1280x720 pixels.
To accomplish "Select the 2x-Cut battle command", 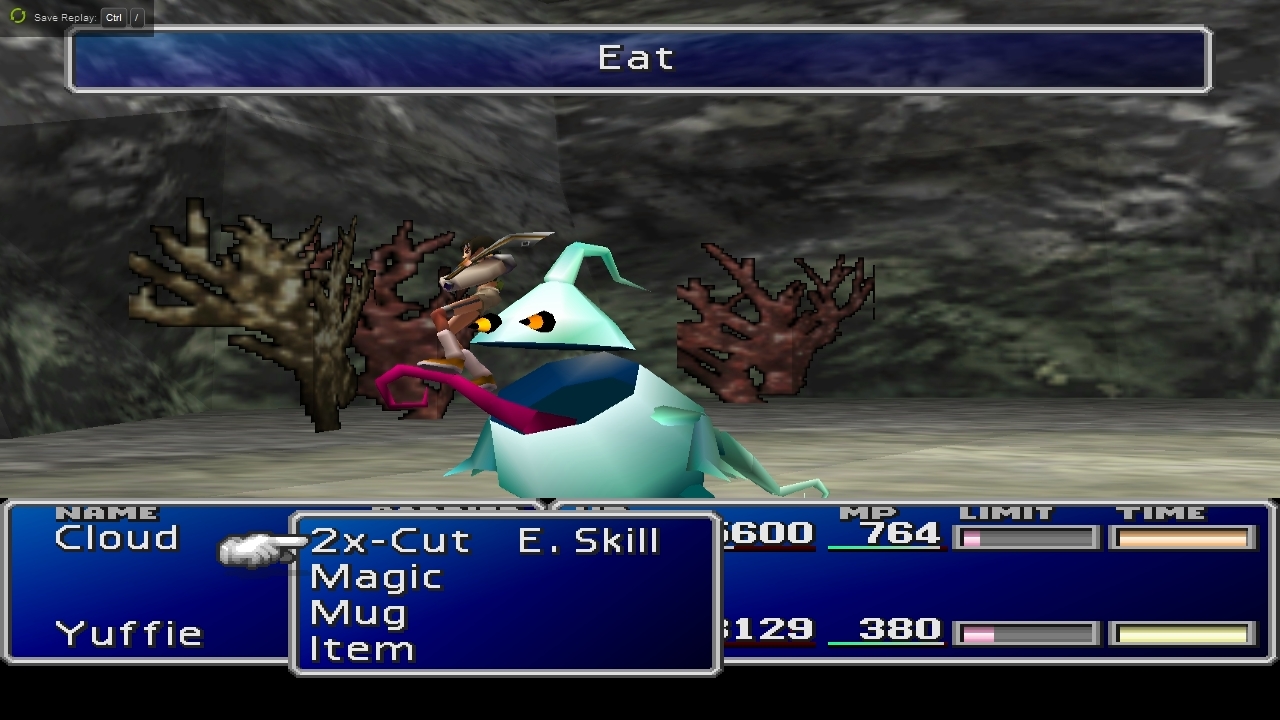I will [x=390, y=541].
